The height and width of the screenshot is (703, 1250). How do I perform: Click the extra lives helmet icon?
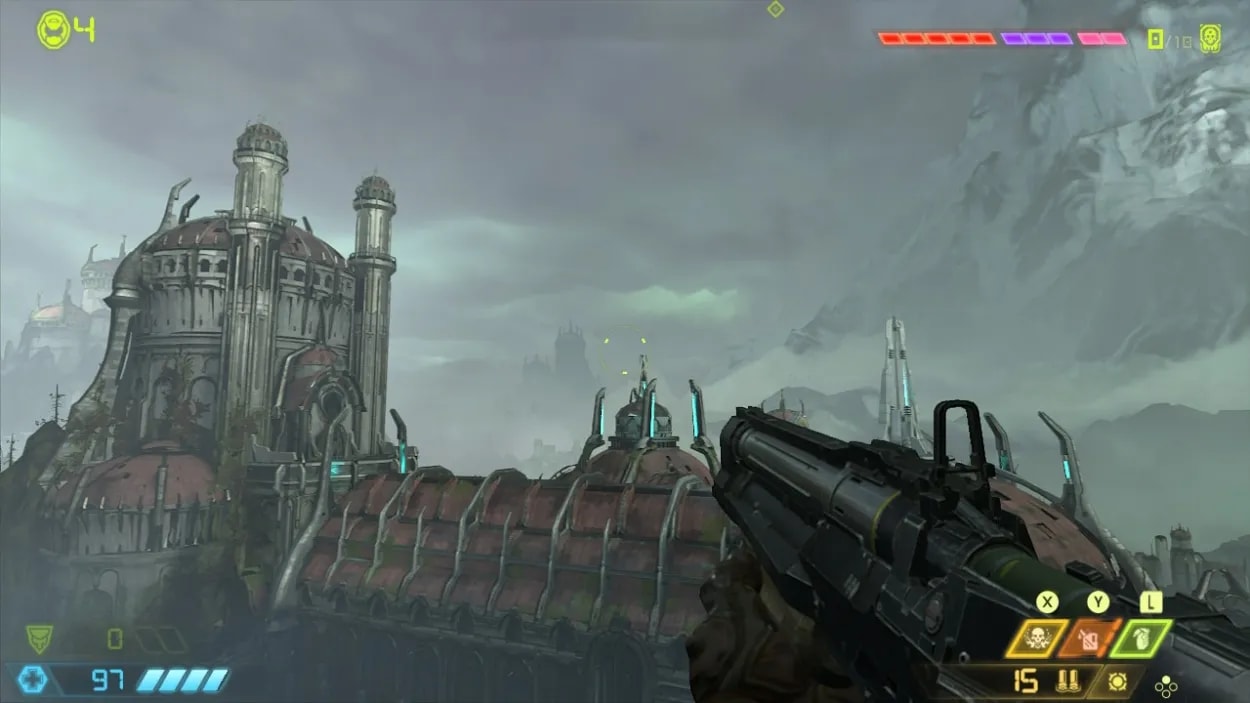(x=53, y=30)
